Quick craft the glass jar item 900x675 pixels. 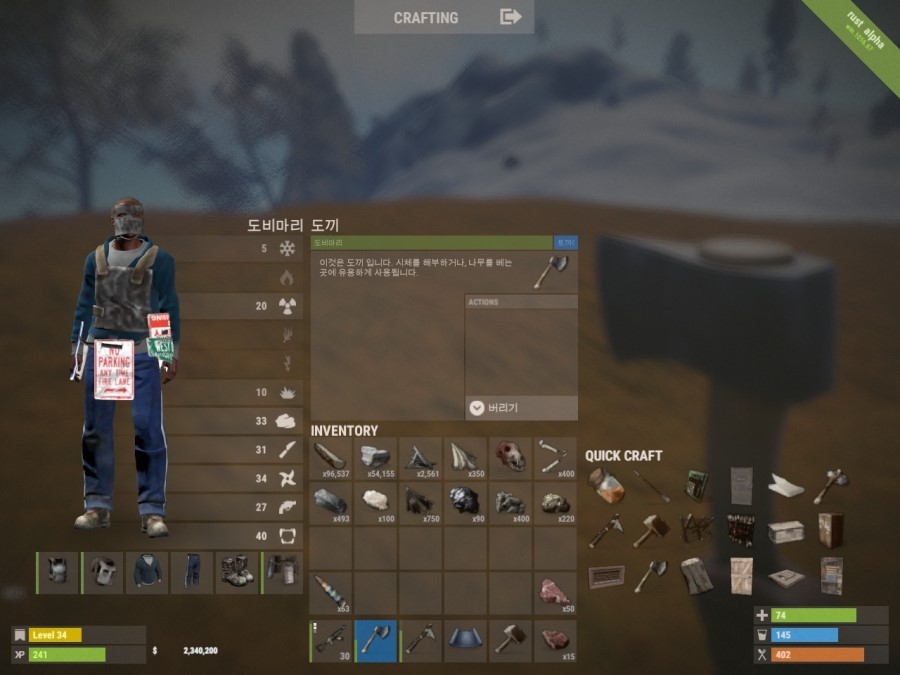[x=607, y=487]
